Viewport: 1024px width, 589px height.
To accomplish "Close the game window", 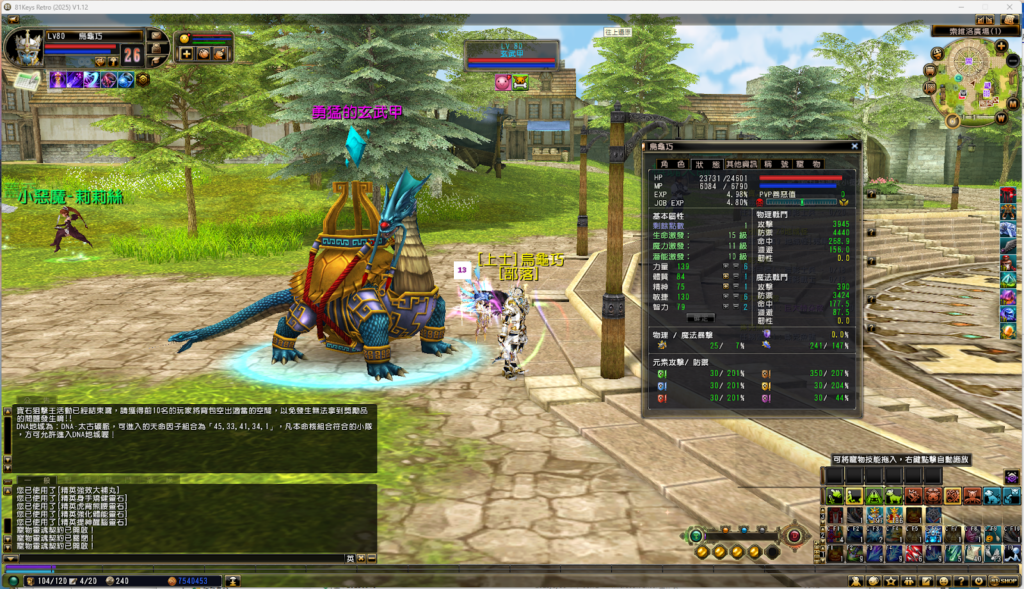I will 1007,7.
